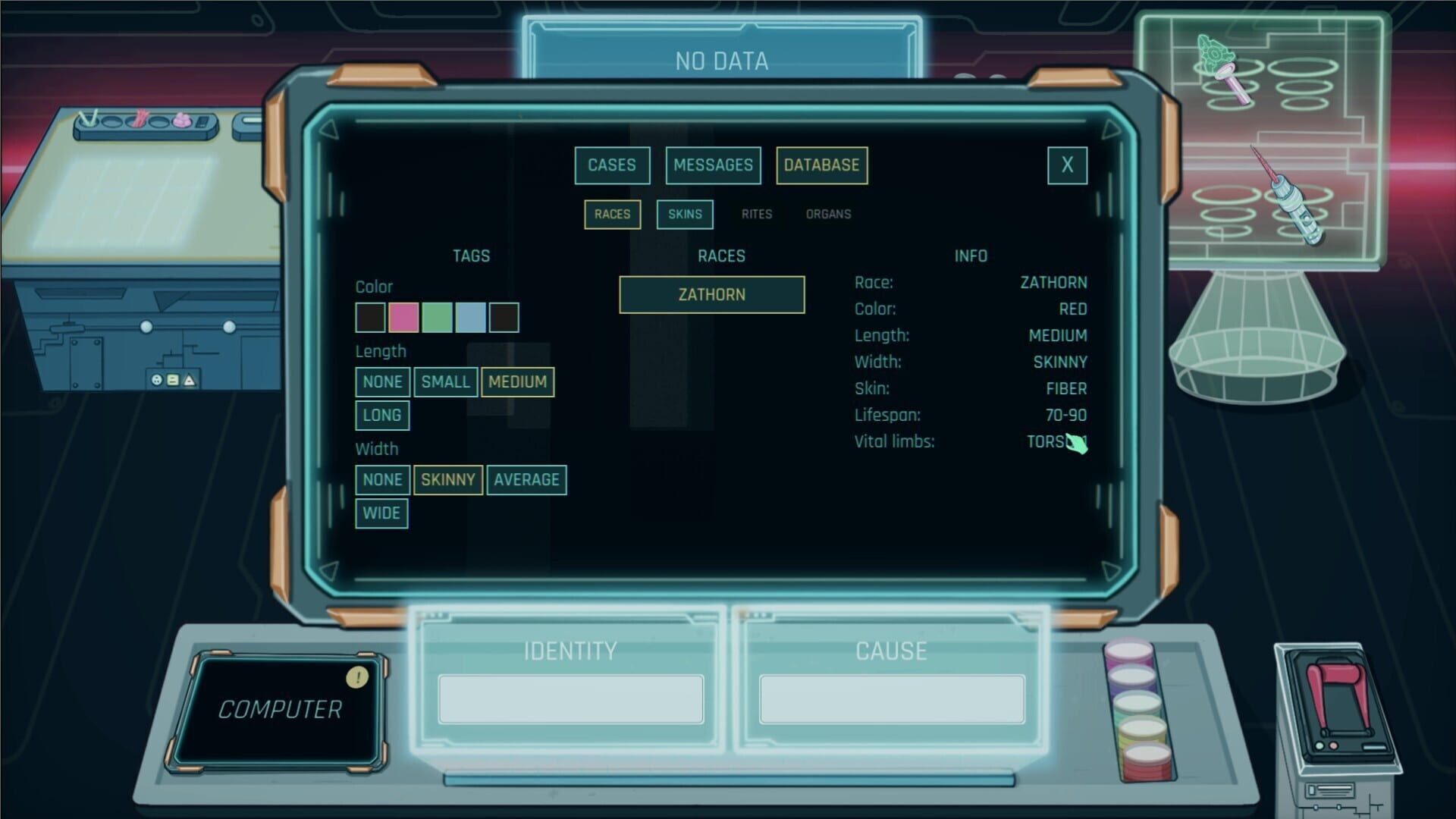The width and height of the screenshot is (1456, 819).
Task: Select the pink blob sample on the tray
Action: click(x=180, y=120)
